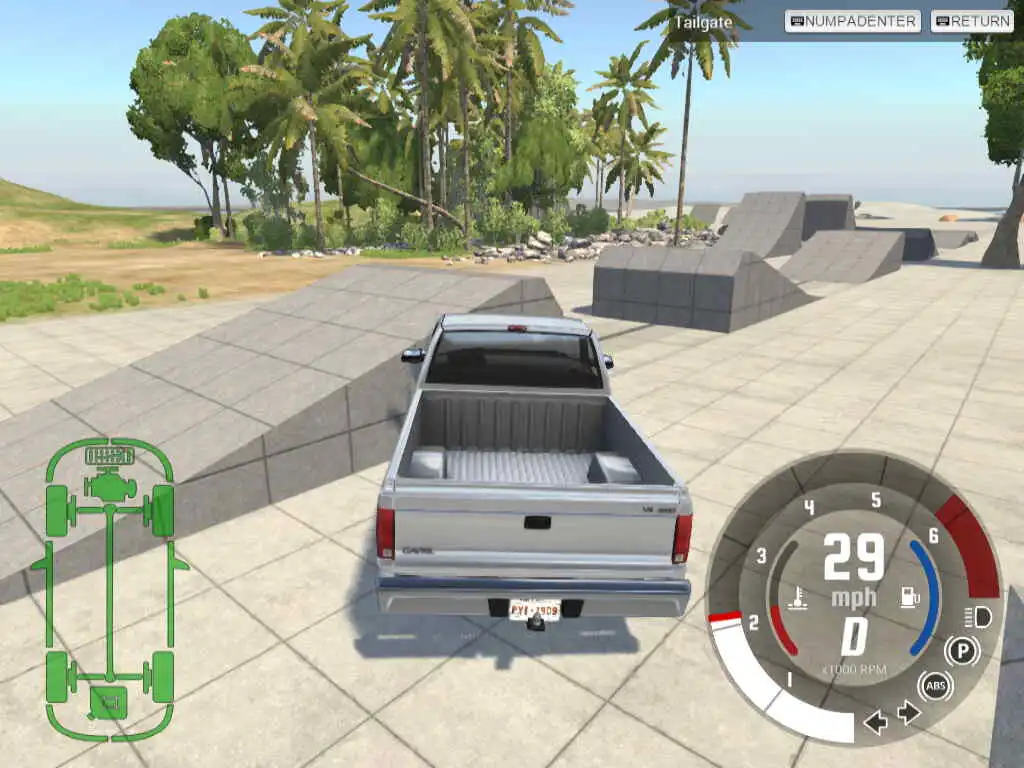Viewport: 1024px width, 768px height.
Task: Click the right turn signal arrow
Action: tap(909, 712)
